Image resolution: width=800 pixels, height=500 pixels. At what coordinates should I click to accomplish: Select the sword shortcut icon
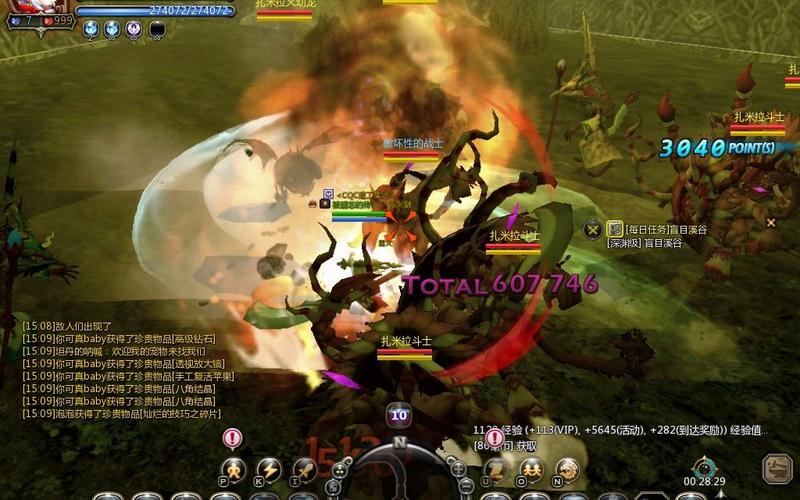(304, 468)
